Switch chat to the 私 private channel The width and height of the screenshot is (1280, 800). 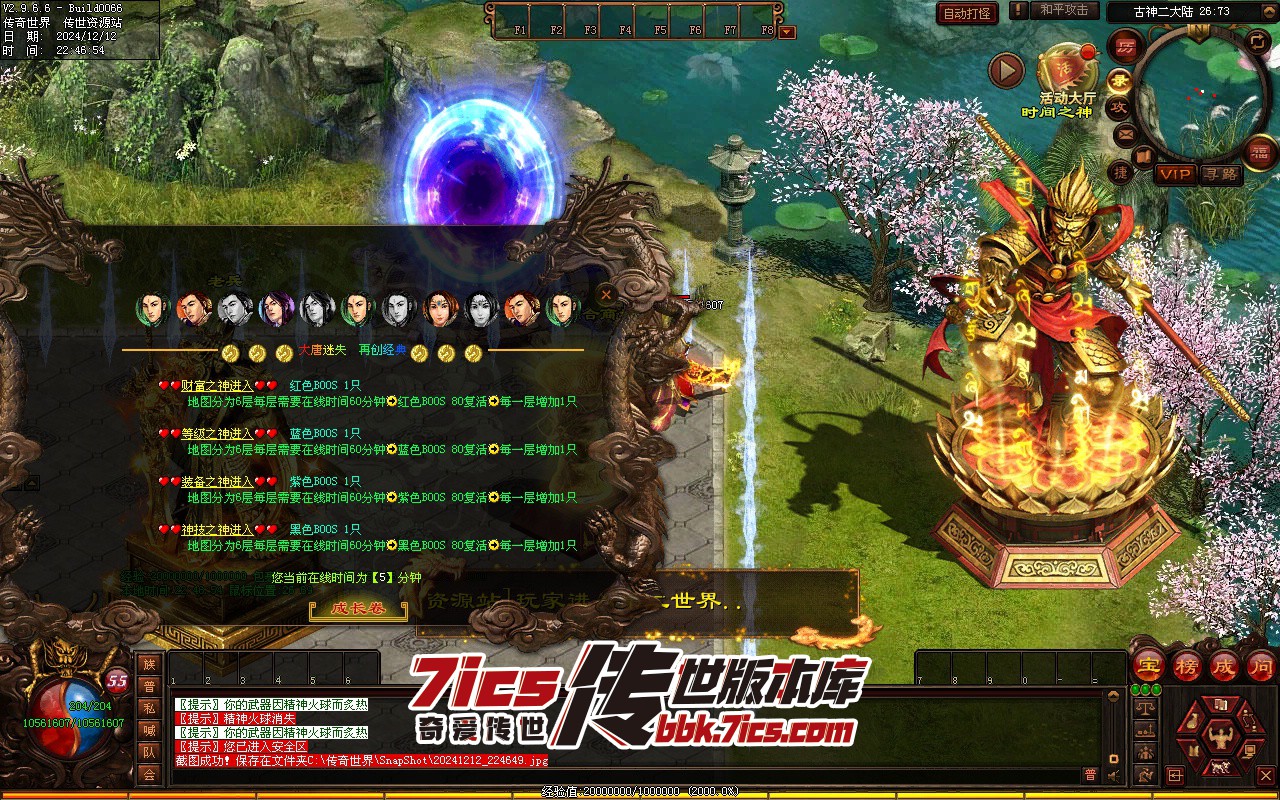[149, 708]
